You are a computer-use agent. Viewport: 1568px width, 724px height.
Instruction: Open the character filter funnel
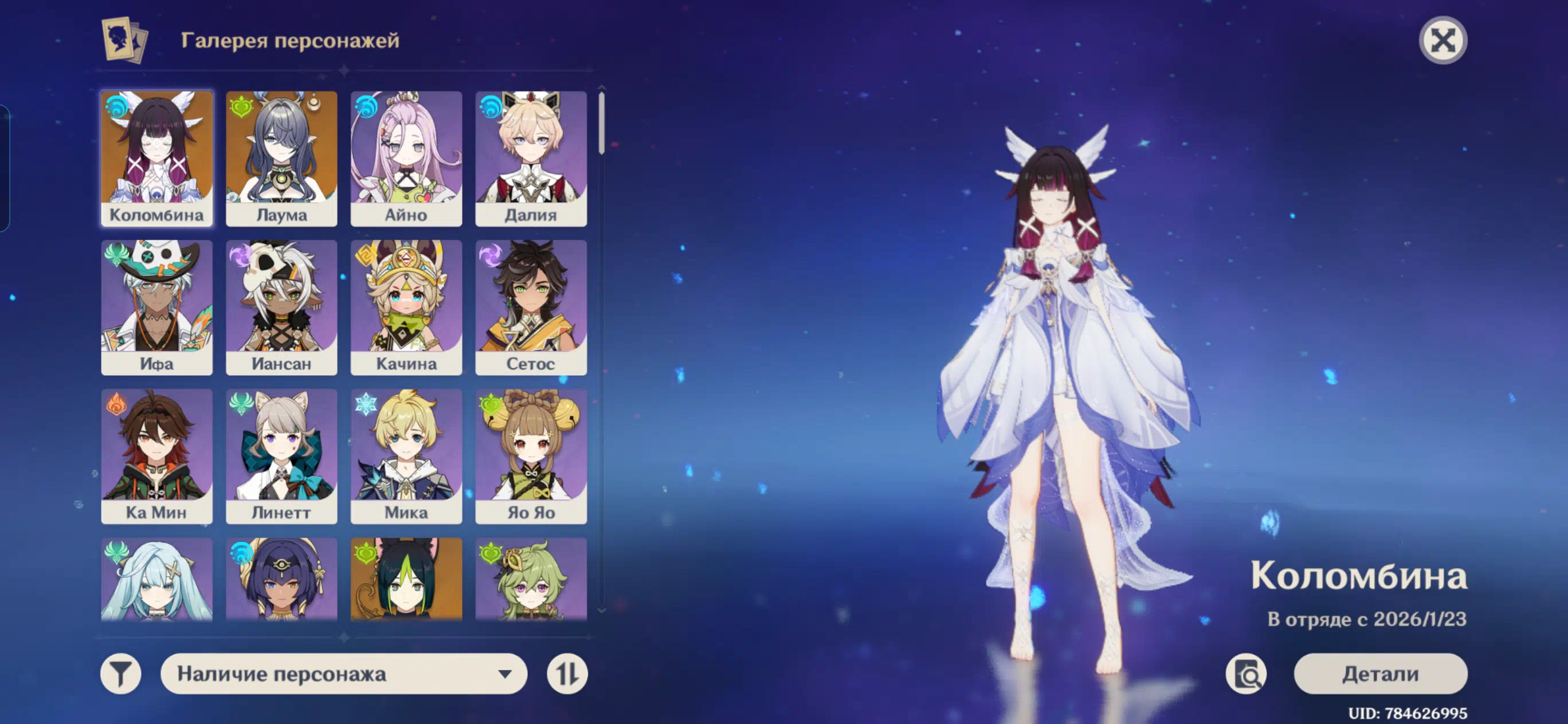[120, 674]
